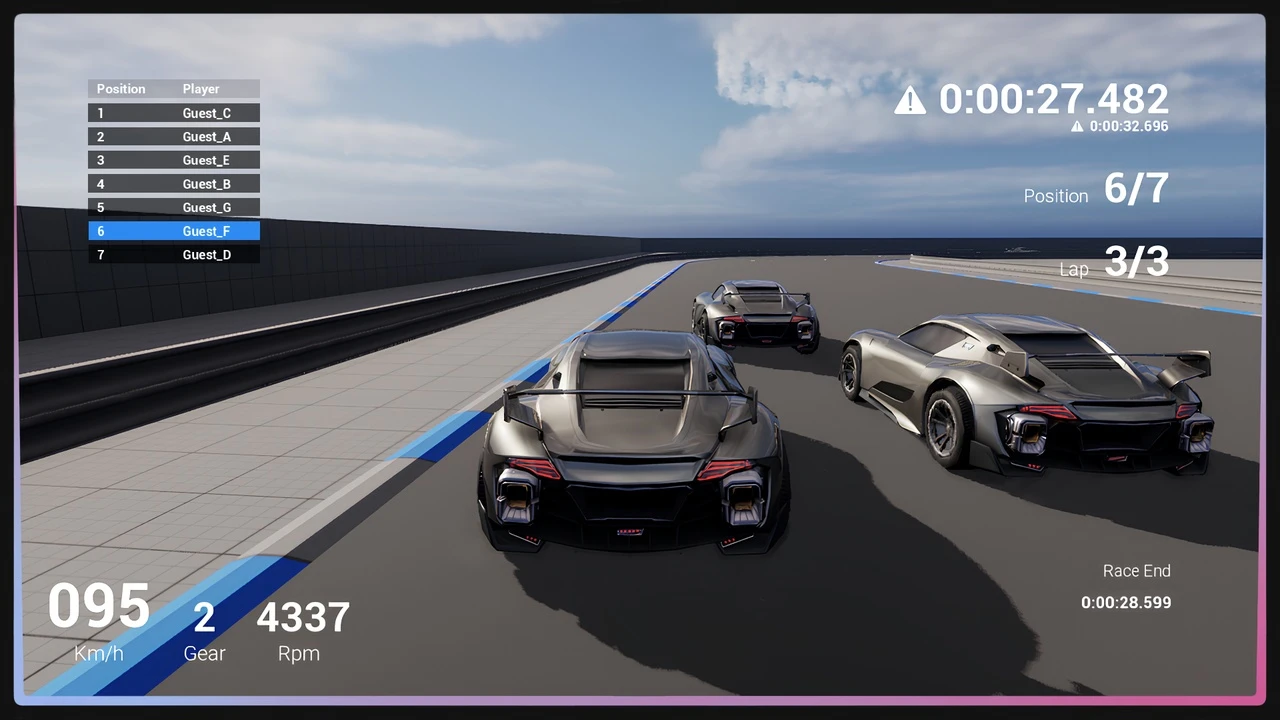Pick Guest_G in the position list

click(174, 208)
